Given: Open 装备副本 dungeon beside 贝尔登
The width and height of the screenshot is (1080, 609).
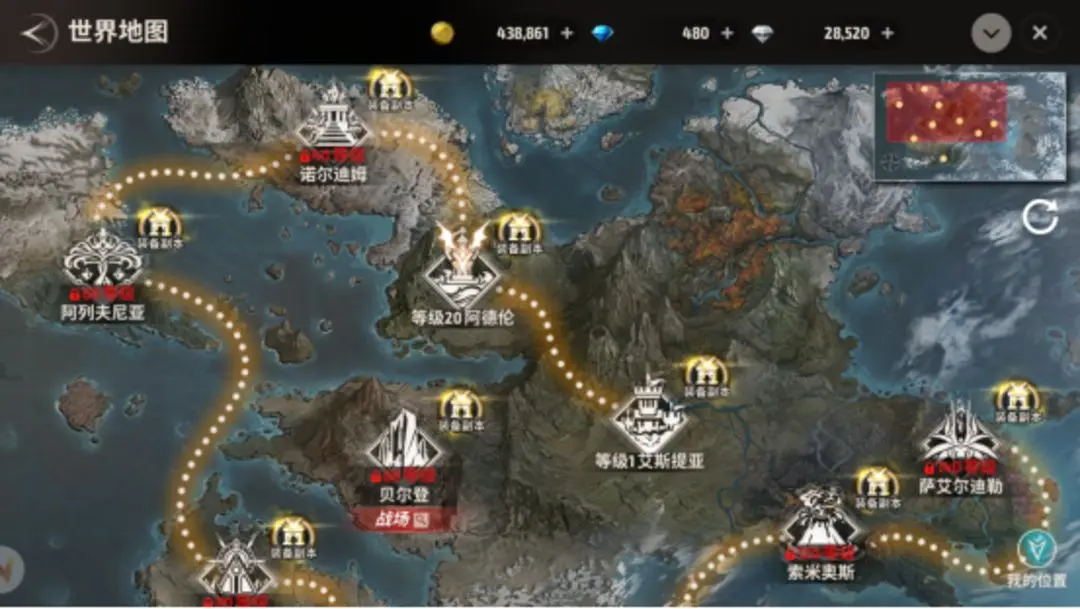Looking at the screenshot, I should [x=460, y=406].
